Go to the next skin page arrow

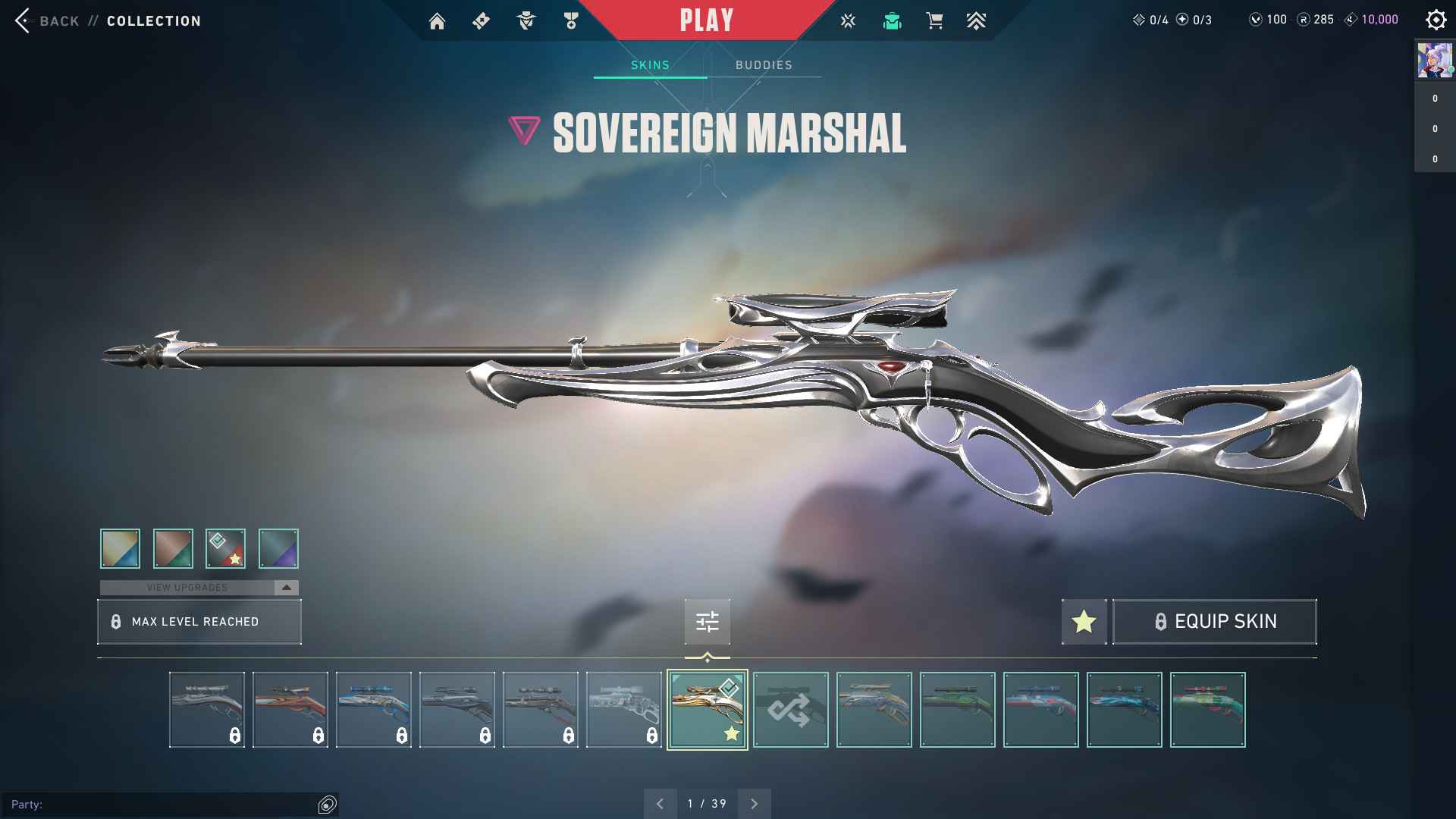(754, 804)
